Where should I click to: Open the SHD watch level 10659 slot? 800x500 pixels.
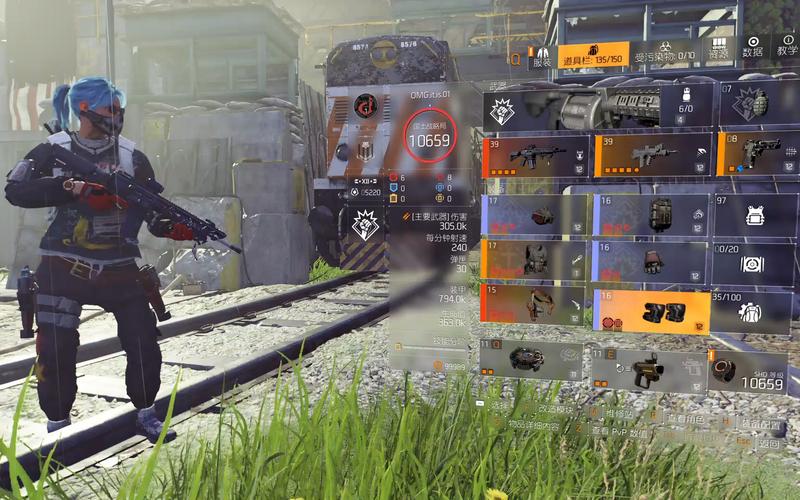[749, 370]
